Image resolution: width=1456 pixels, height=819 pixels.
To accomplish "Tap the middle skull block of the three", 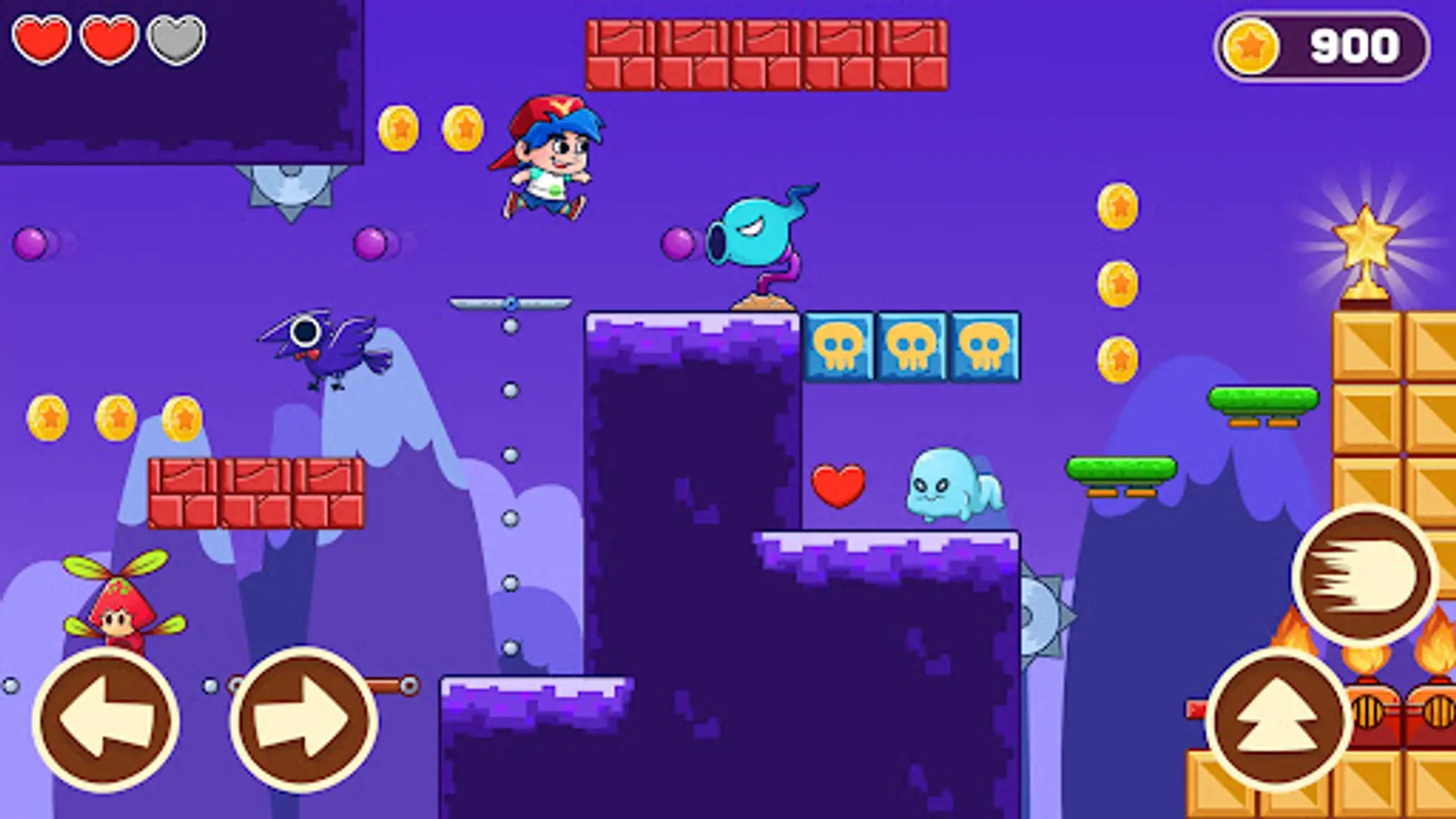I will [x=913, y=347].
